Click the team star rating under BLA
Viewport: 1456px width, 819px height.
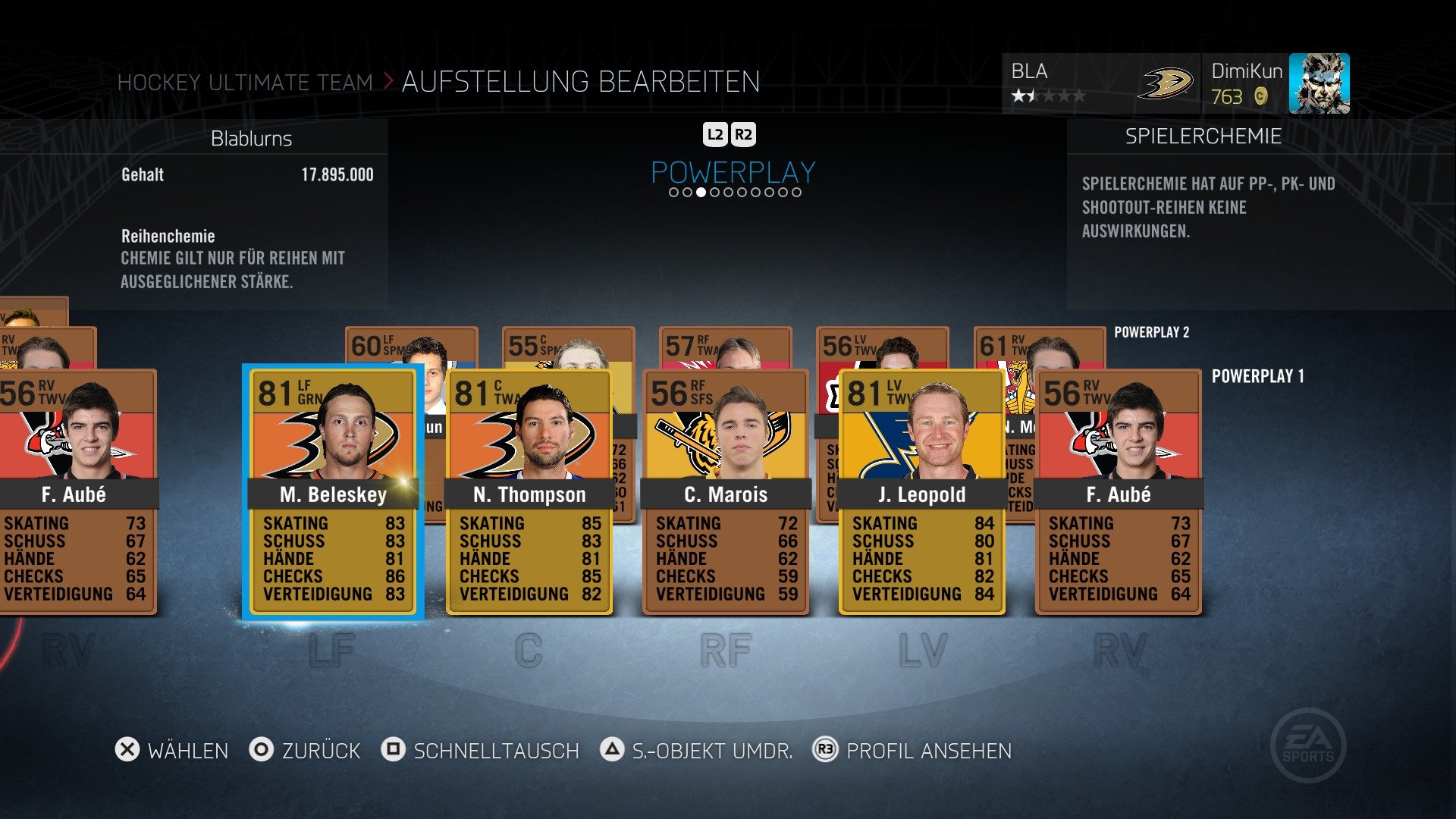1048,96
